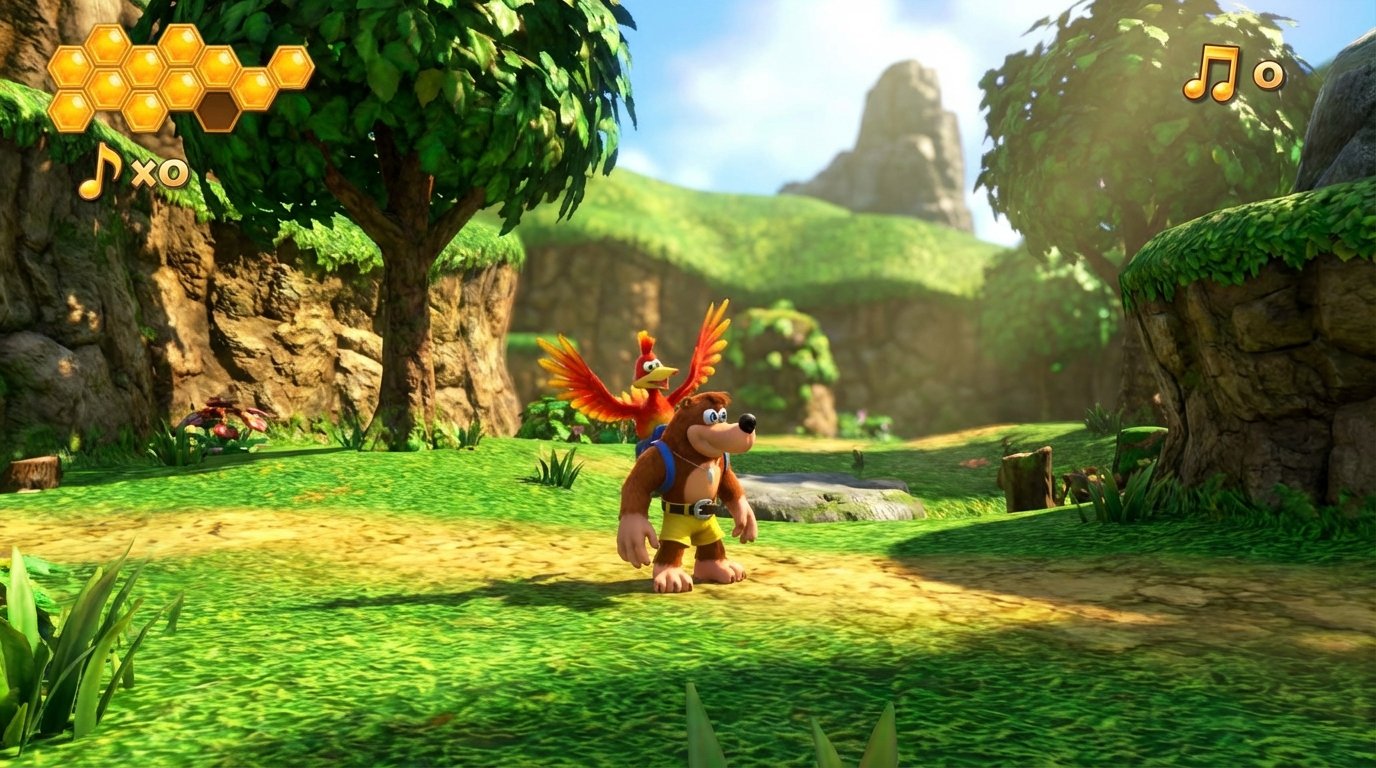Click the zero next to the music note
Image resolution: width=1376 pixels, height=768 pixels.
1267,74
